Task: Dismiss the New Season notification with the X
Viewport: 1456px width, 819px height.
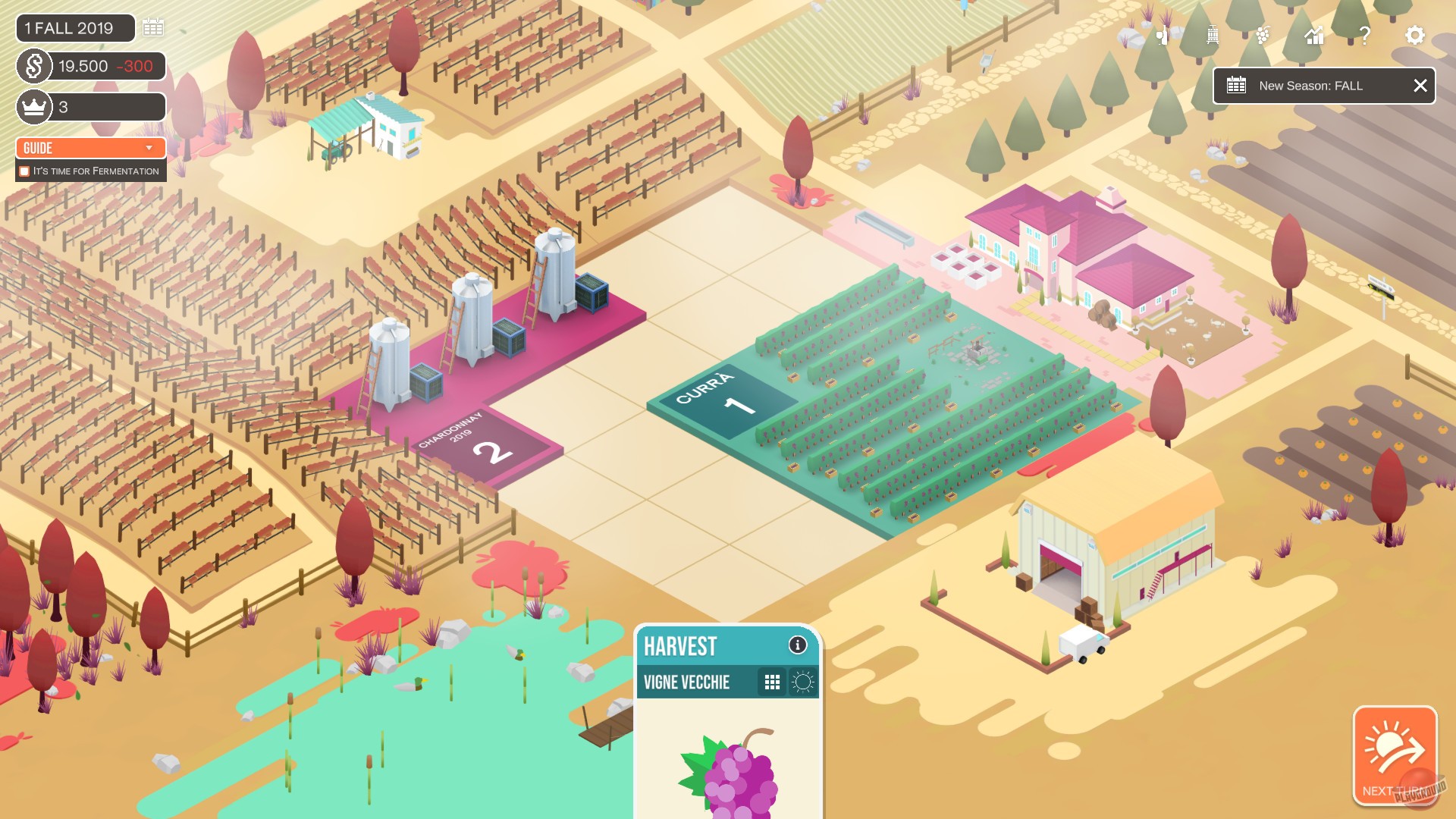Action: 1420,86
